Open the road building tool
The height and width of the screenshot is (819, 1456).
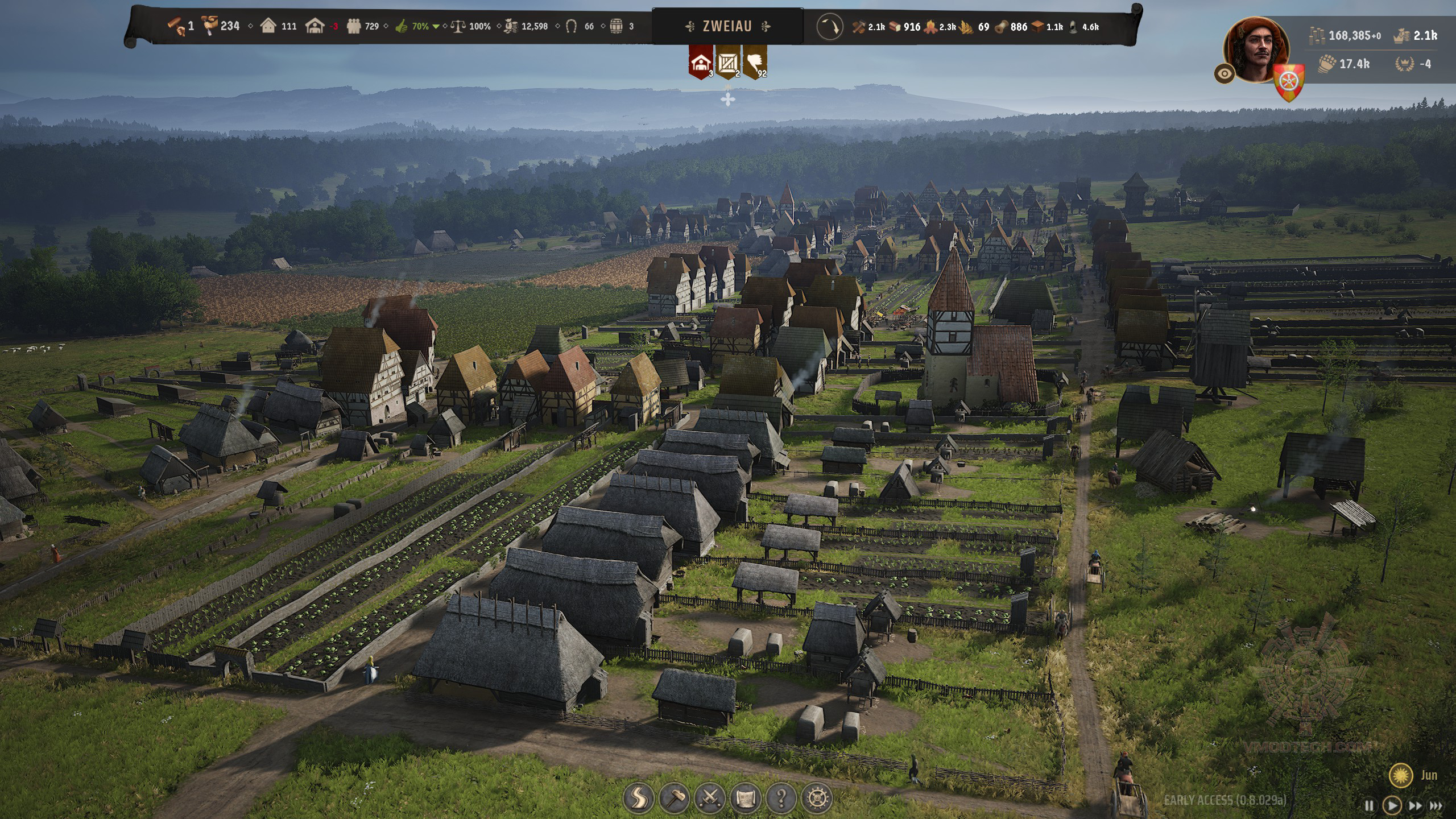(639, 799)
